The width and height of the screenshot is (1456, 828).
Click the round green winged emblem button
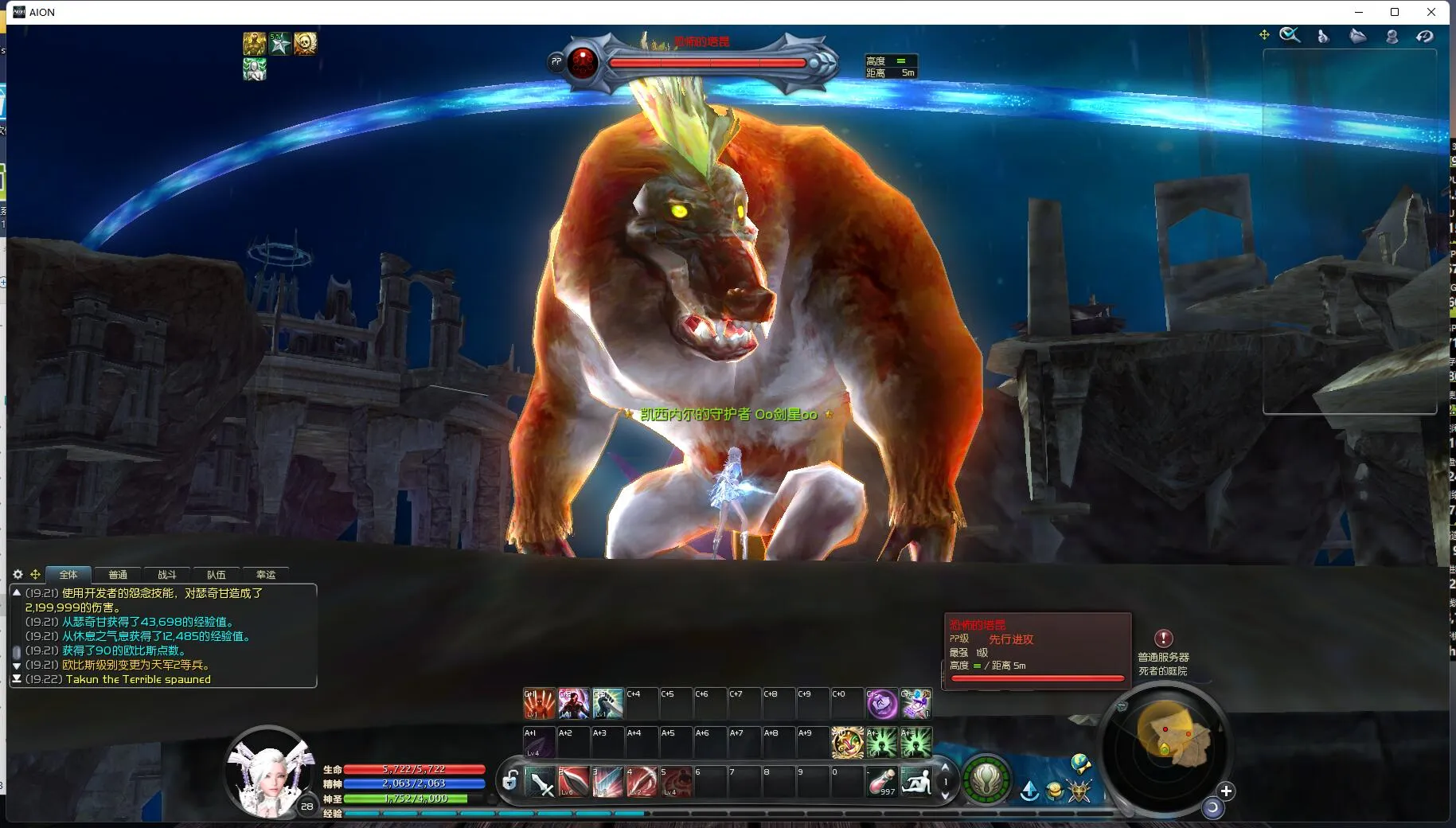point(986,780)
